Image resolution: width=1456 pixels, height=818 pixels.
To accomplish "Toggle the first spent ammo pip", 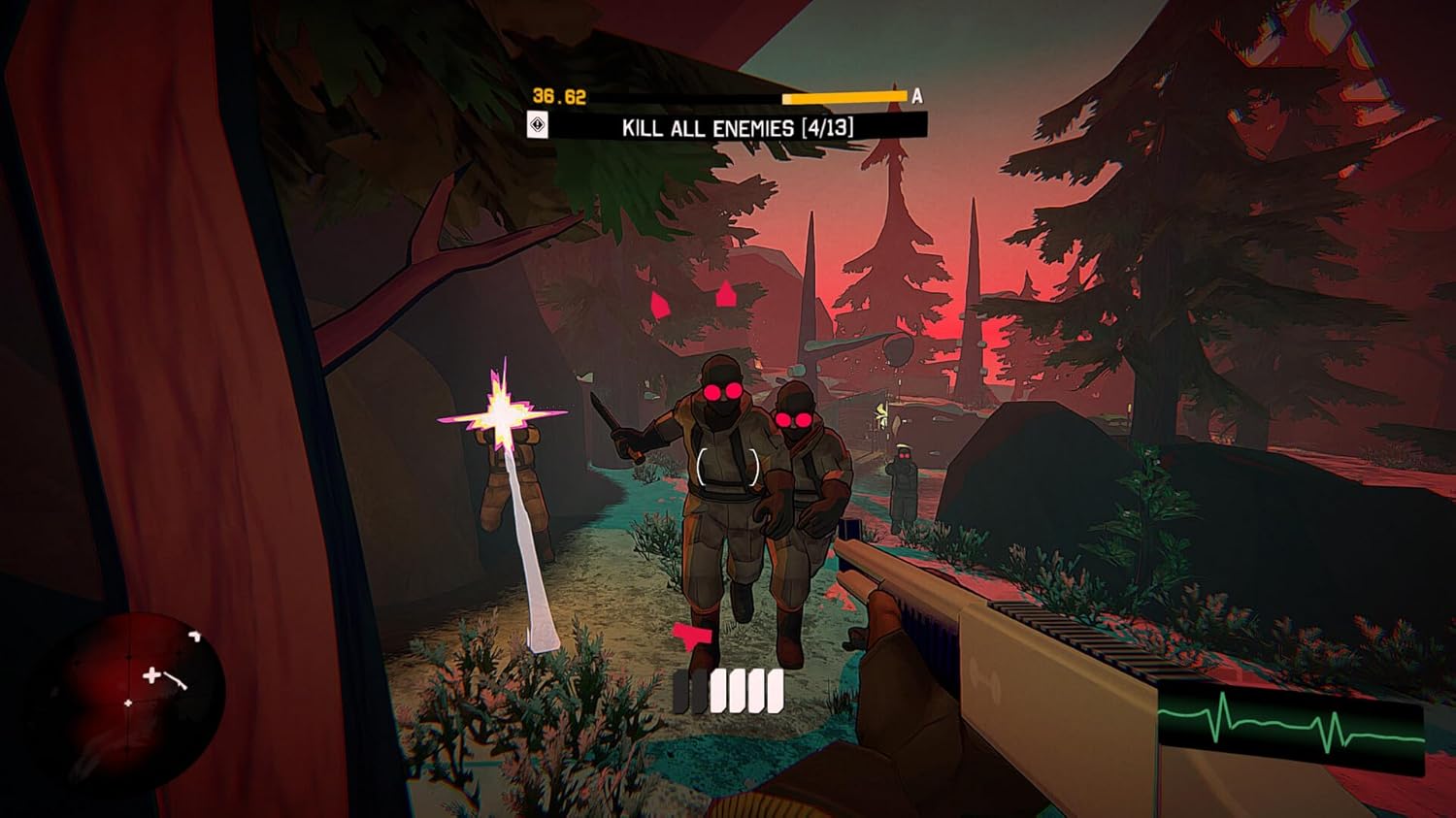I will pyautogui.click(x=679, y=691).
